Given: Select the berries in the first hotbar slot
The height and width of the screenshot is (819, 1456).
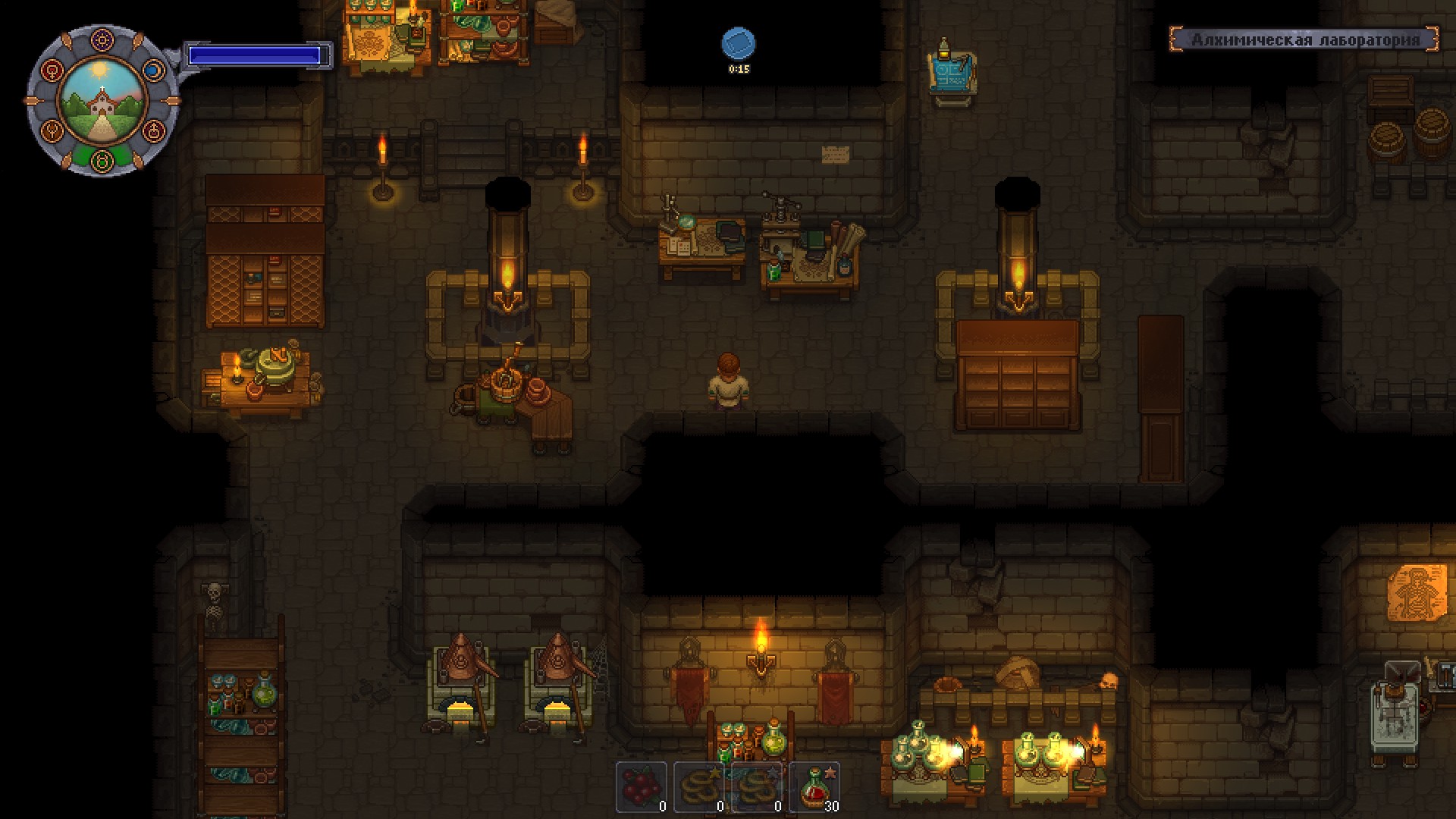Looking at the screenshot, I should pos(642,787).
